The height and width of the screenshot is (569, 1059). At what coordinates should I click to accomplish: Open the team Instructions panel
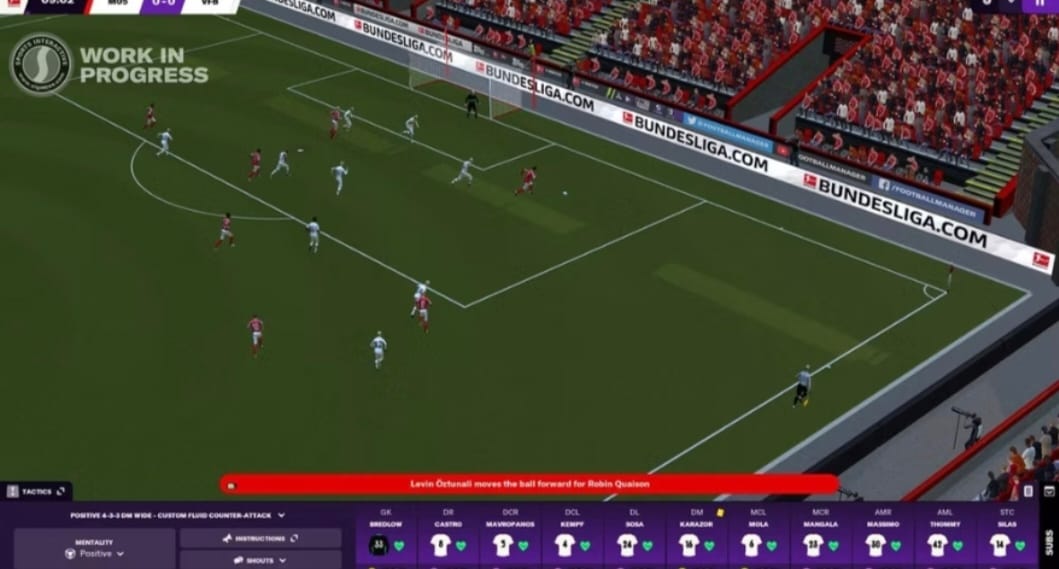point(260,538)
